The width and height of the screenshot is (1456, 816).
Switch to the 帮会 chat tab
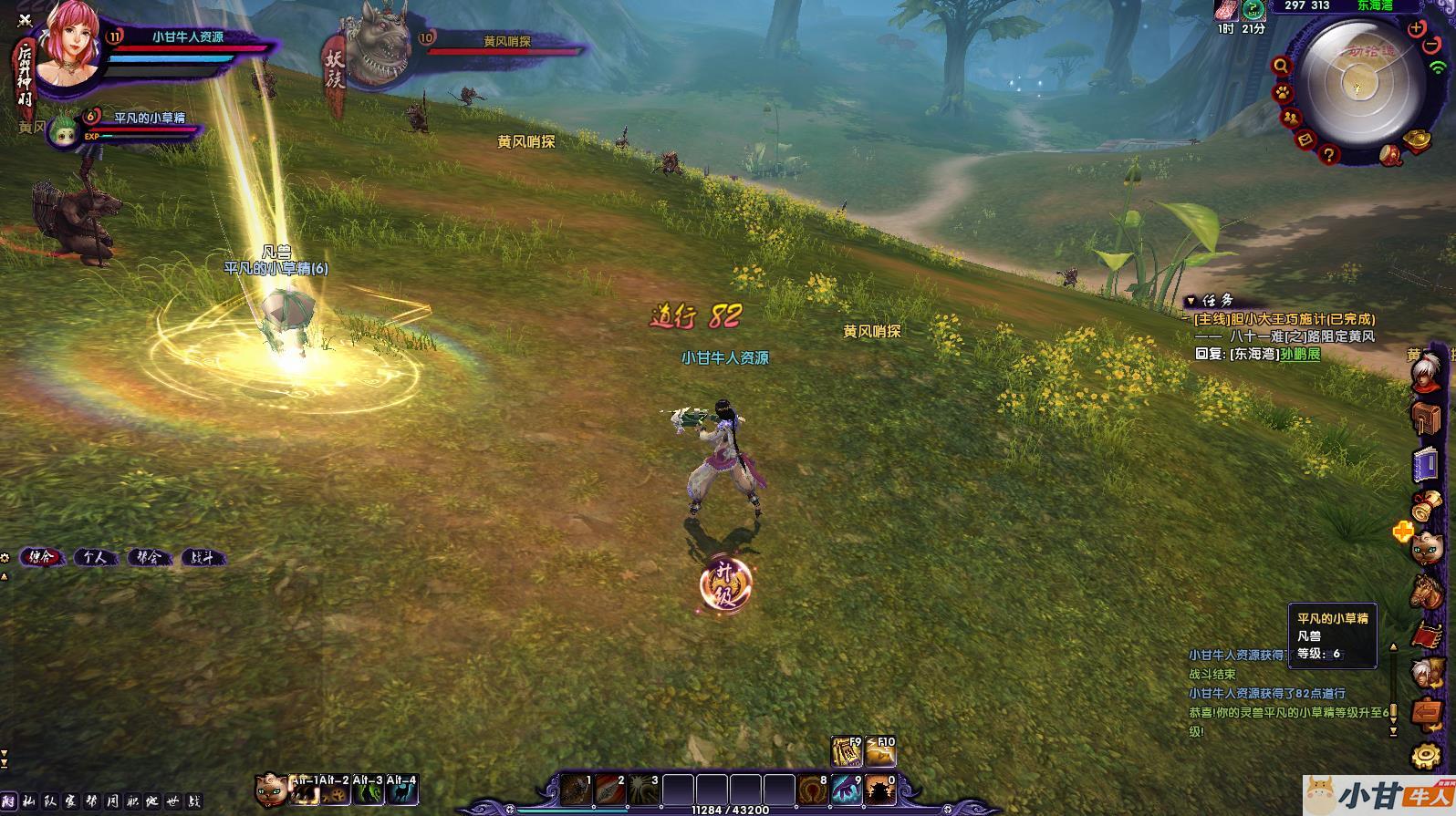(148, 557)
